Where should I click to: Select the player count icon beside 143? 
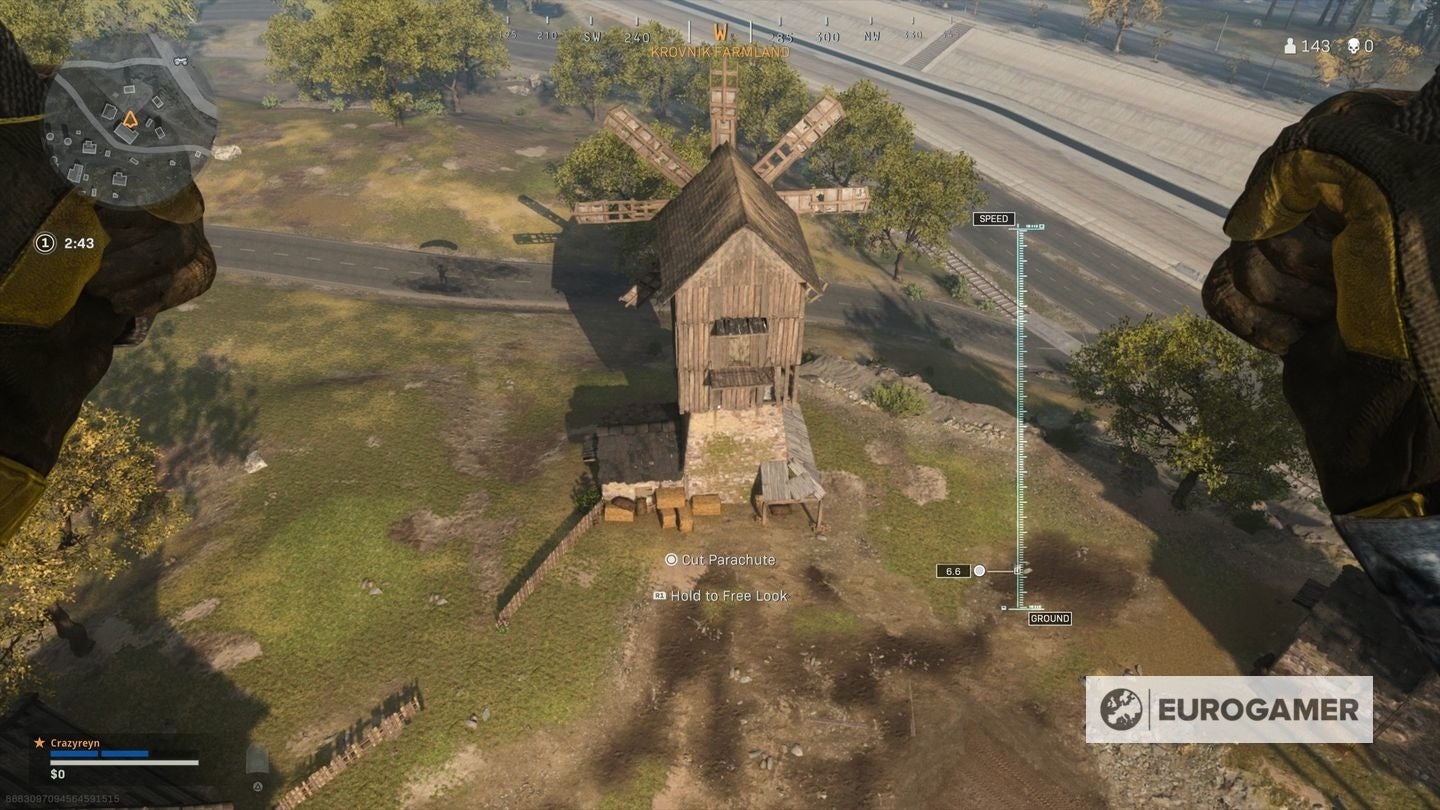[x=1291, y=46]
